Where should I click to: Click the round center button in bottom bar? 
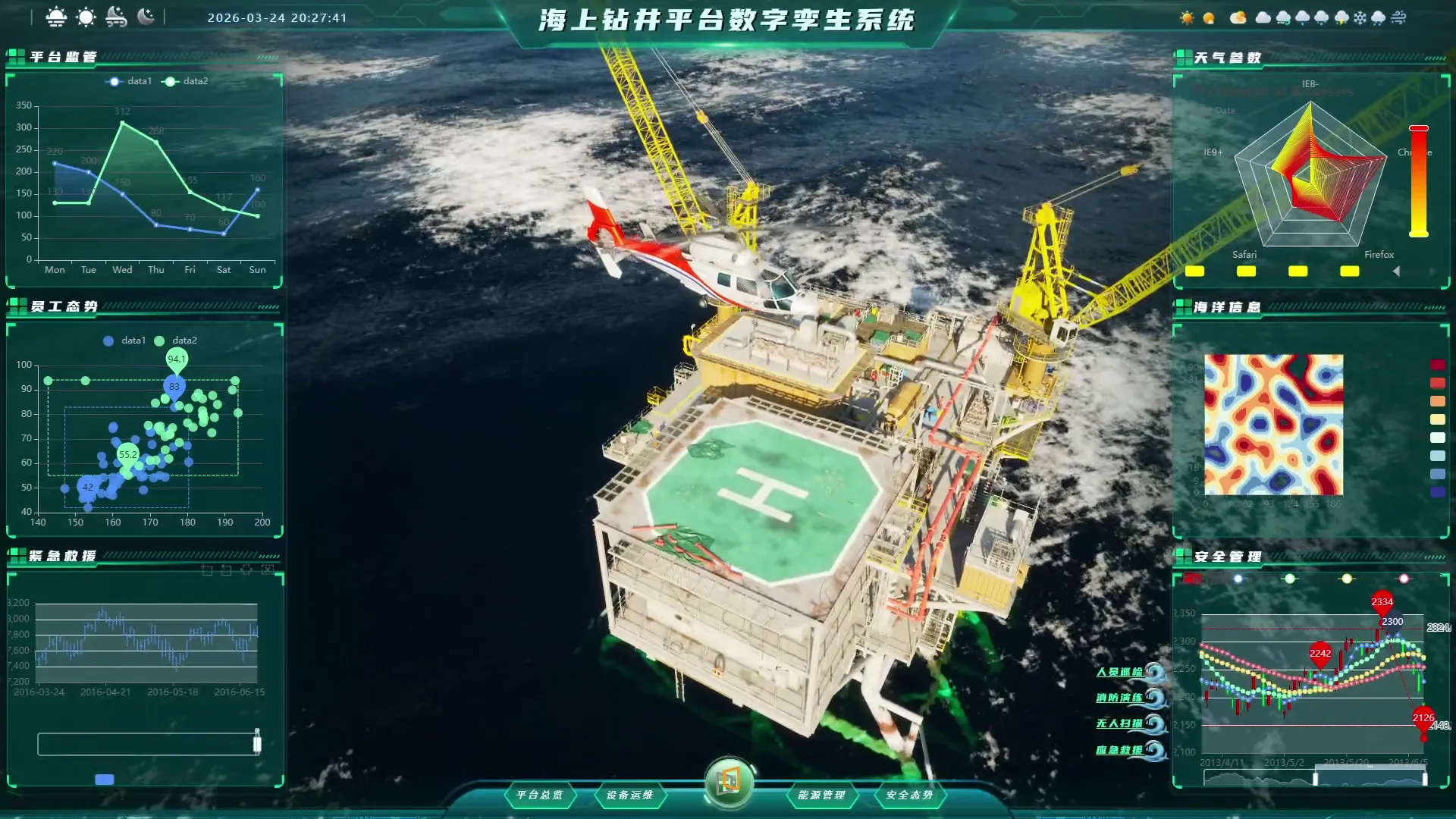729,781
